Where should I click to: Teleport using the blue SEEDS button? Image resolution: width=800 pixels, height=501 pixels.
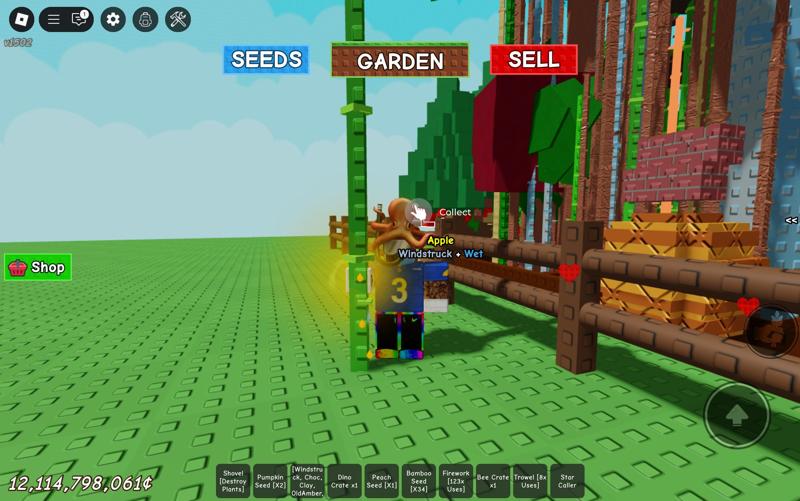[x=266, y=59]
